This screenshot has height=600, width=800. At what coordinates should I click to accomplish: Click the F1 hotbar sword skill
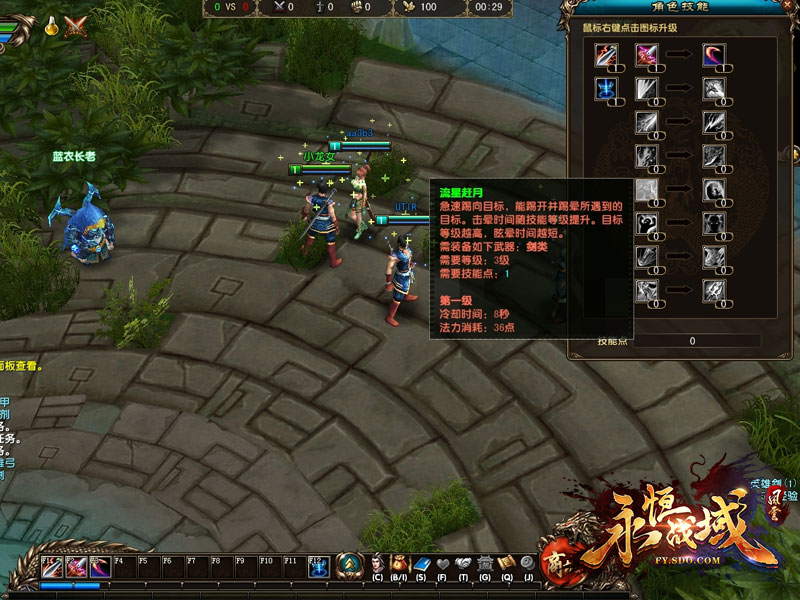click(x=53, y=567)
